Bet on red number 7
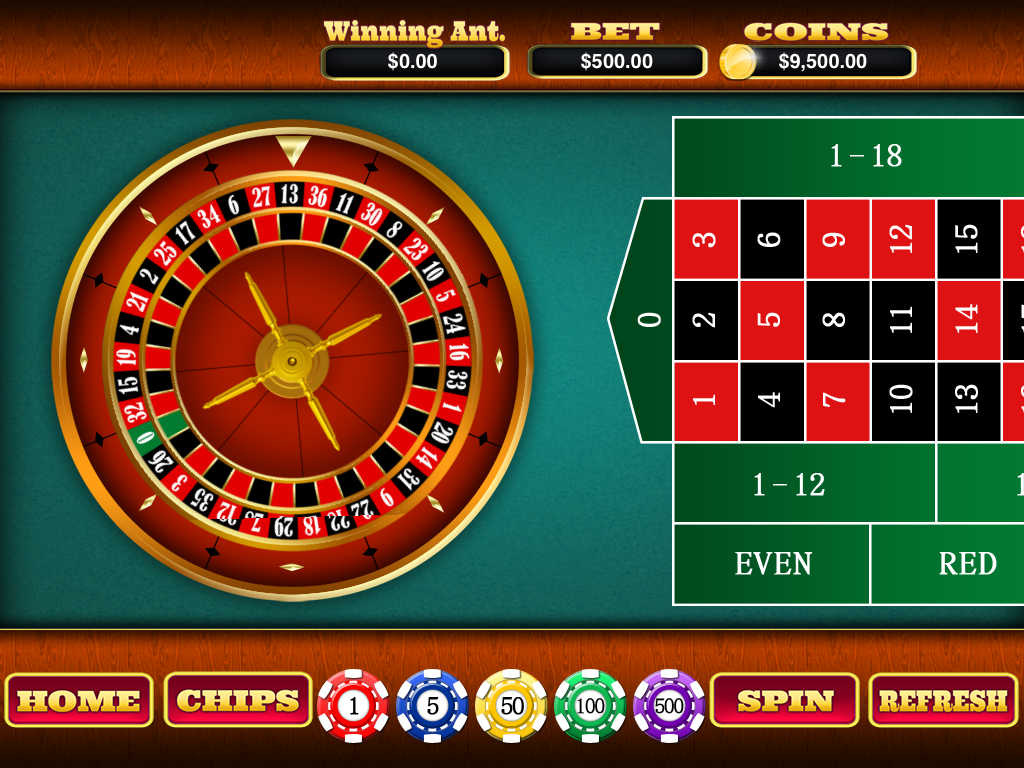The image size is (1024, 768). (838, 401)
